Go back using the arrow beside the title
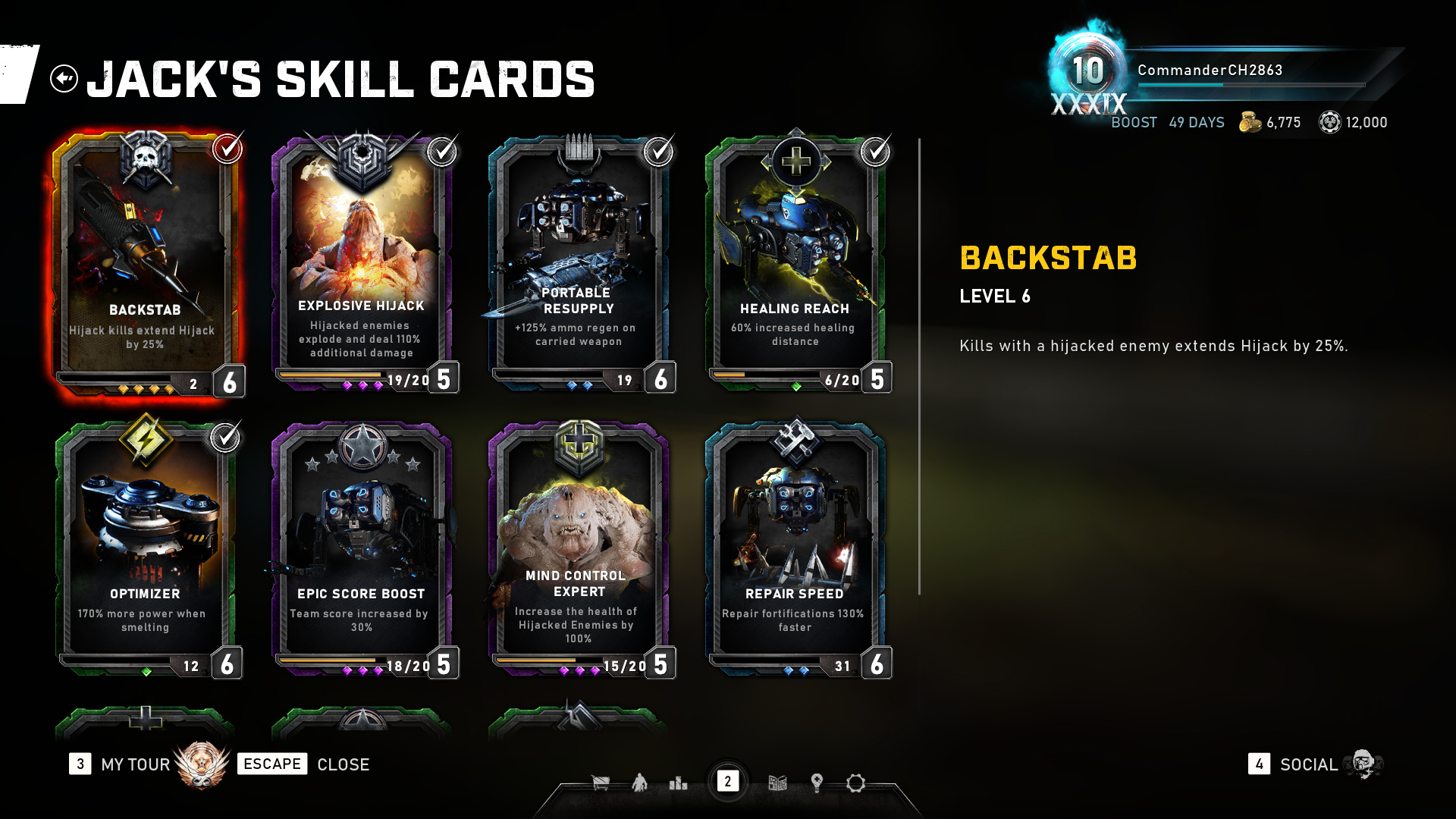This screenshot has width=1456, height=819. click(x=64, y=78)
